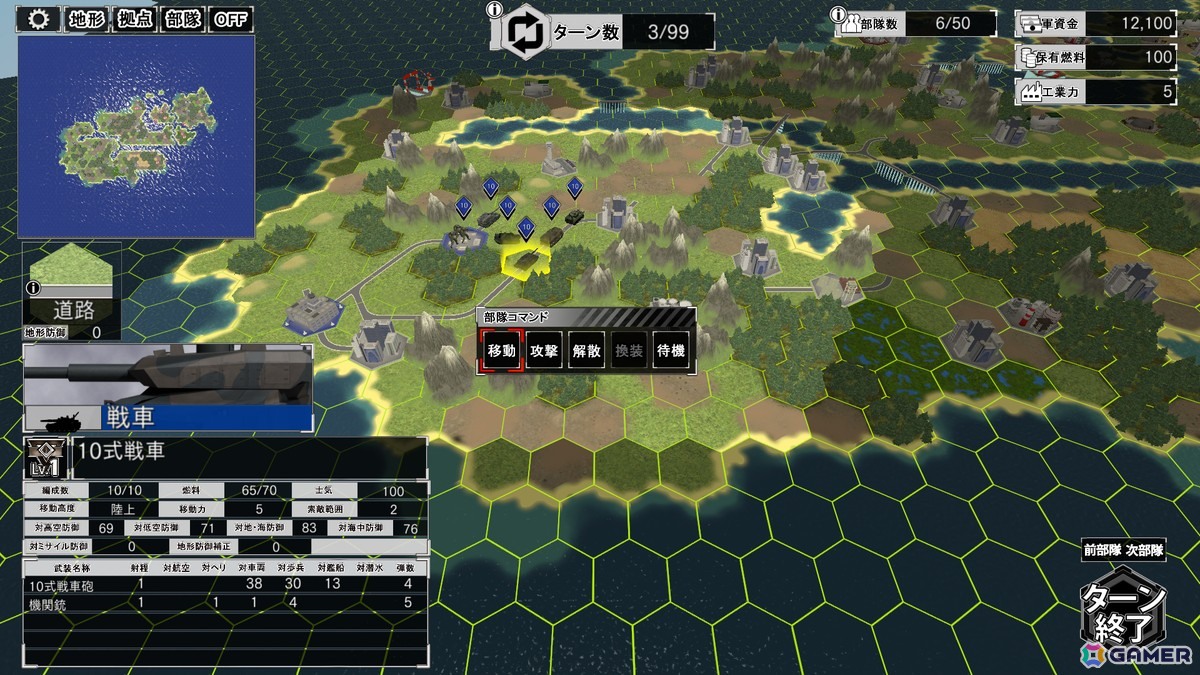Viewport: 1200px width, 675px height.
Task: Toggle the 部隊 units map filter
Action: (183, 19)
